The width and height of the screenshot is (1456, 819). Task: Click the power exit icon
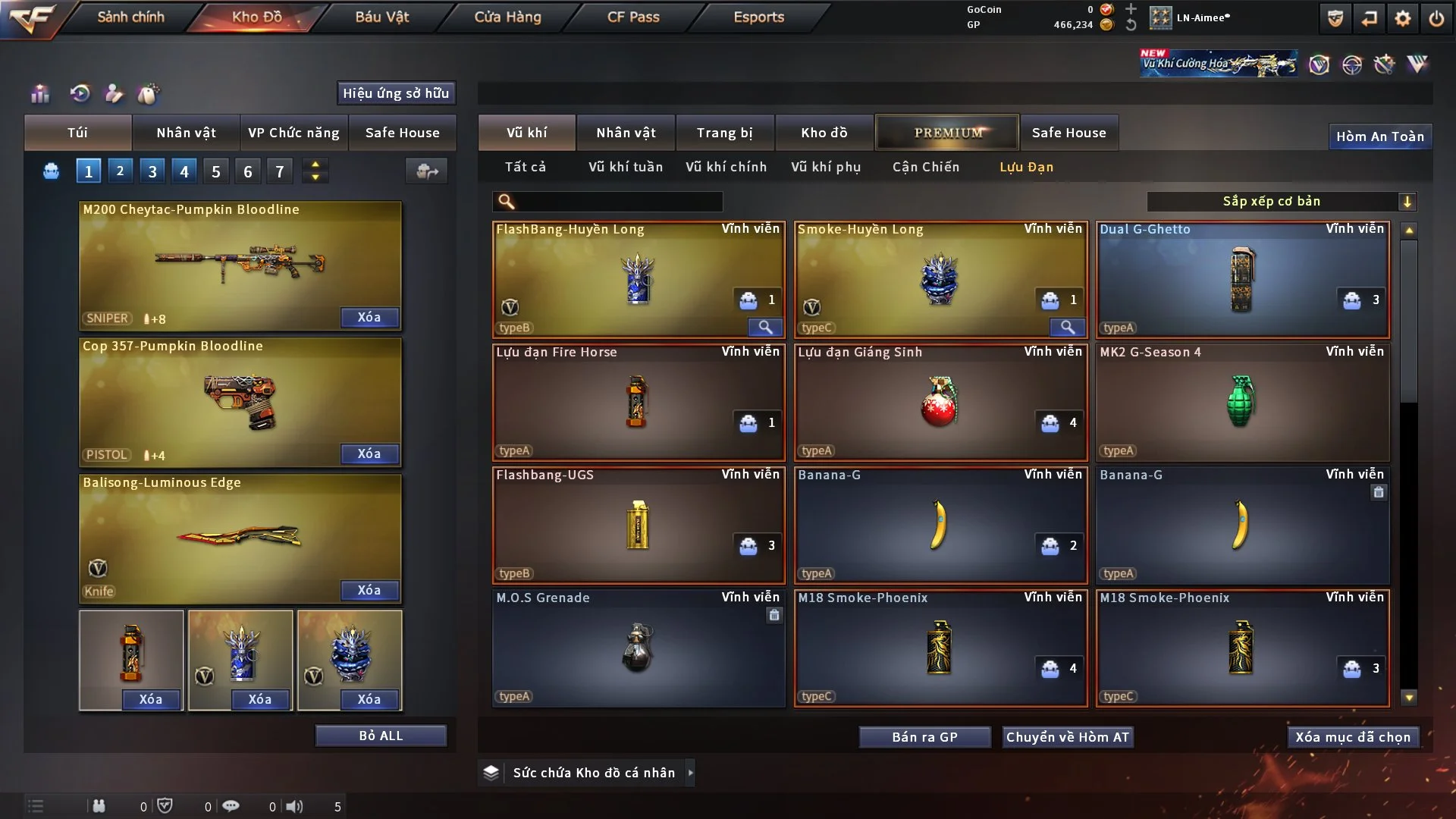[1436, 18]
